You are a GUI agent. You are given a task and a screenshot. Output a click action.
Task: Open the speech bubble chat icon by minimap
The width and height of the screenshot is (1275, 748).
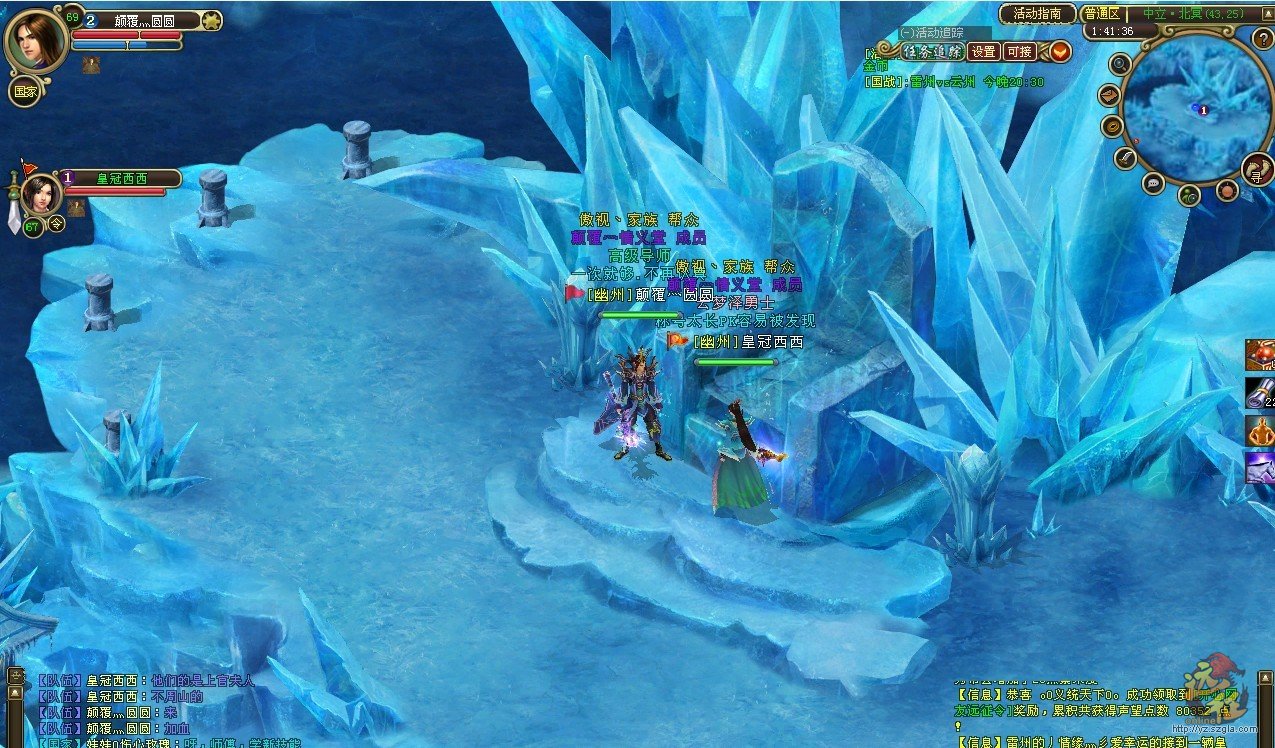[x=1153, y=183]
